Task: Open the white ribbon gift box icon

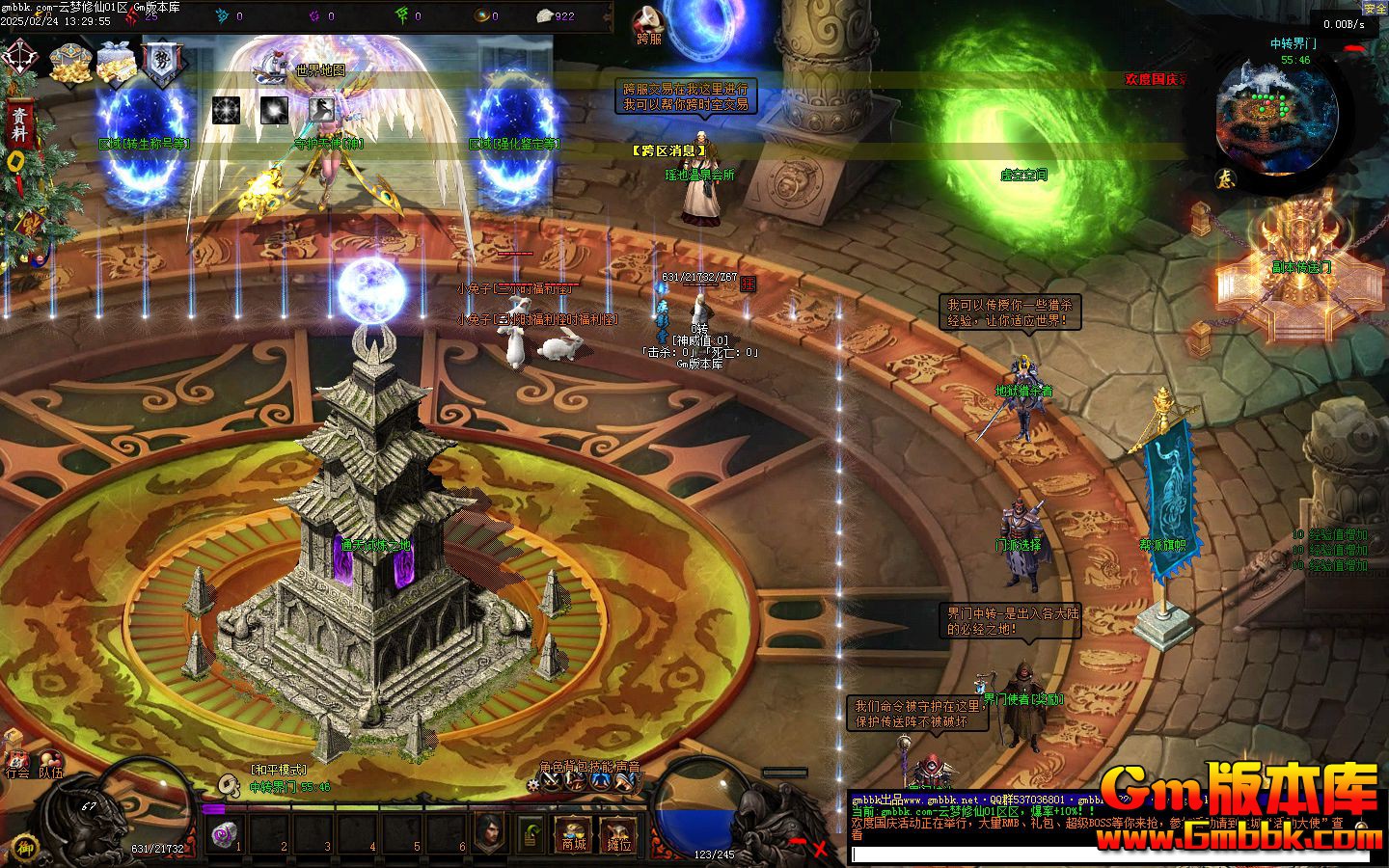Action: [x=118, y=62]
